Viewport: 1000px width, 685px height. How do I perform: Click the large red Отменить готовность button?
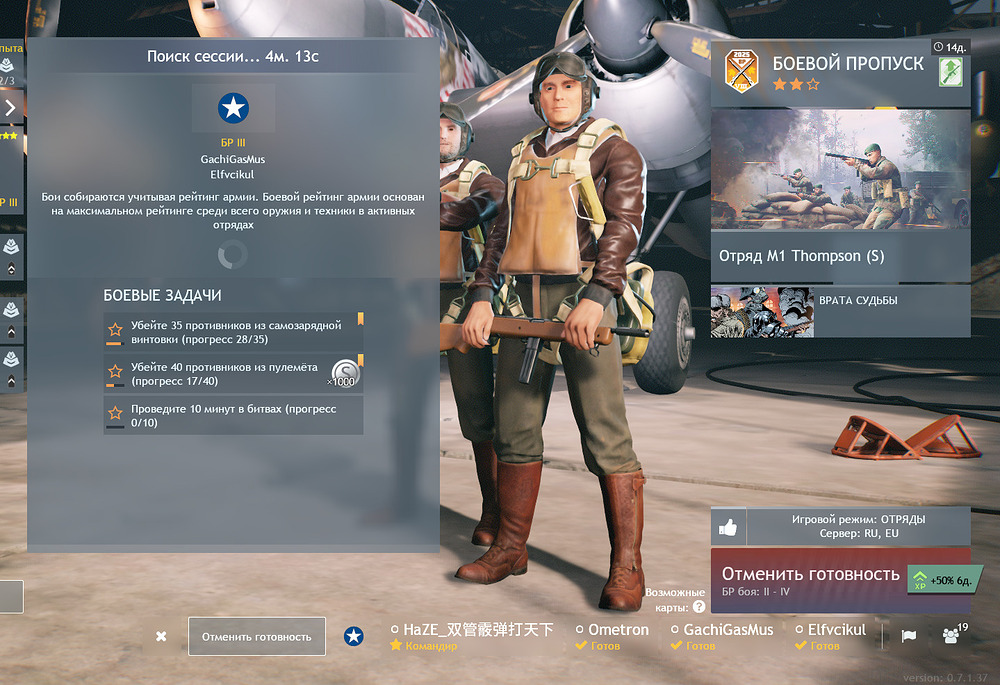click(x=812, y=579)
